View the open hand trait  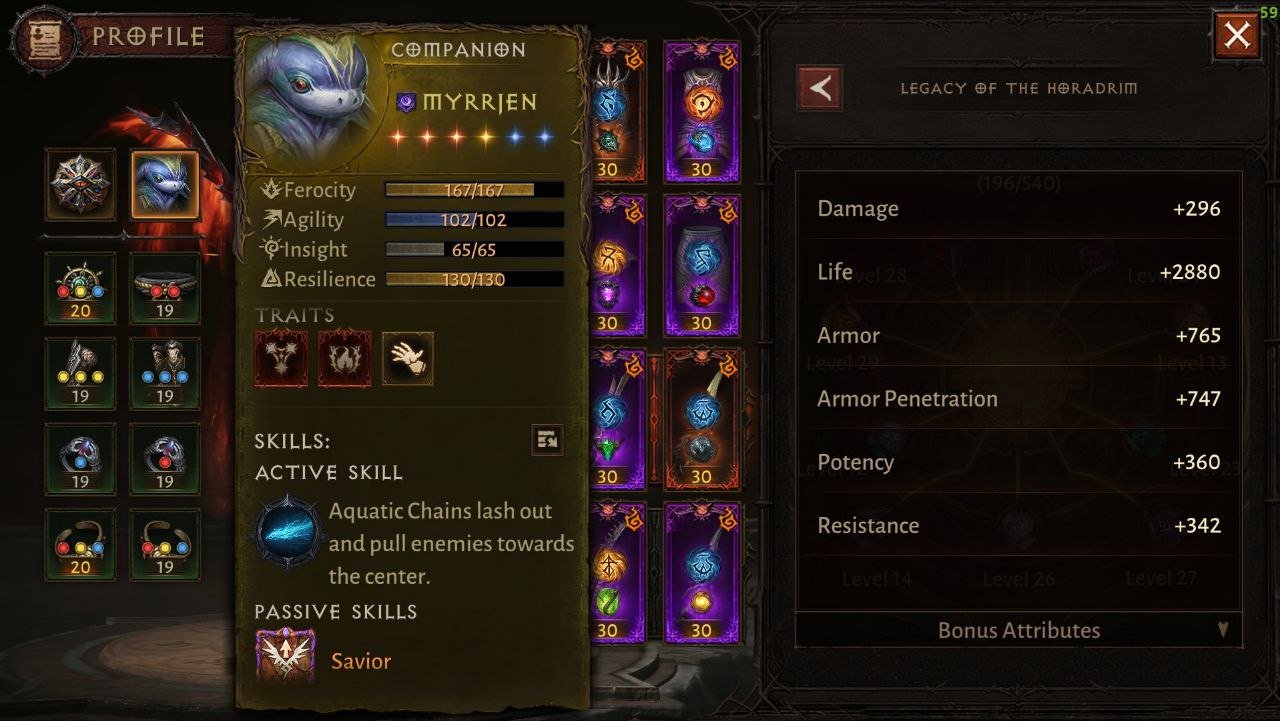pyautogui.click(x=408, y=359)
